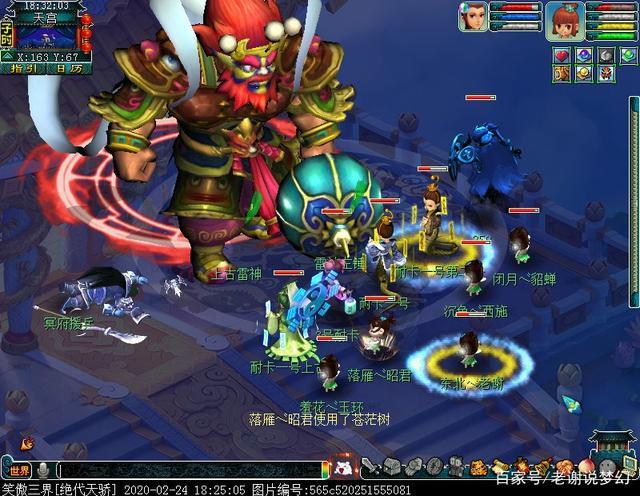Select the player character portrait
The image size is (640, 496).
pos(473,17)
